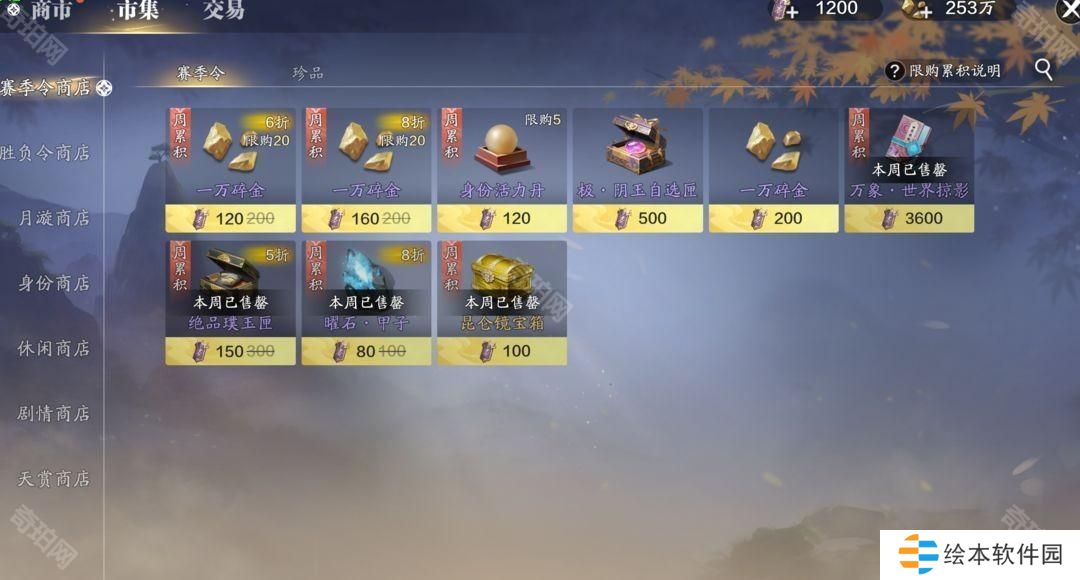
Task: Show the 限购累积说明 help info
Action: (x=943, y=71)
